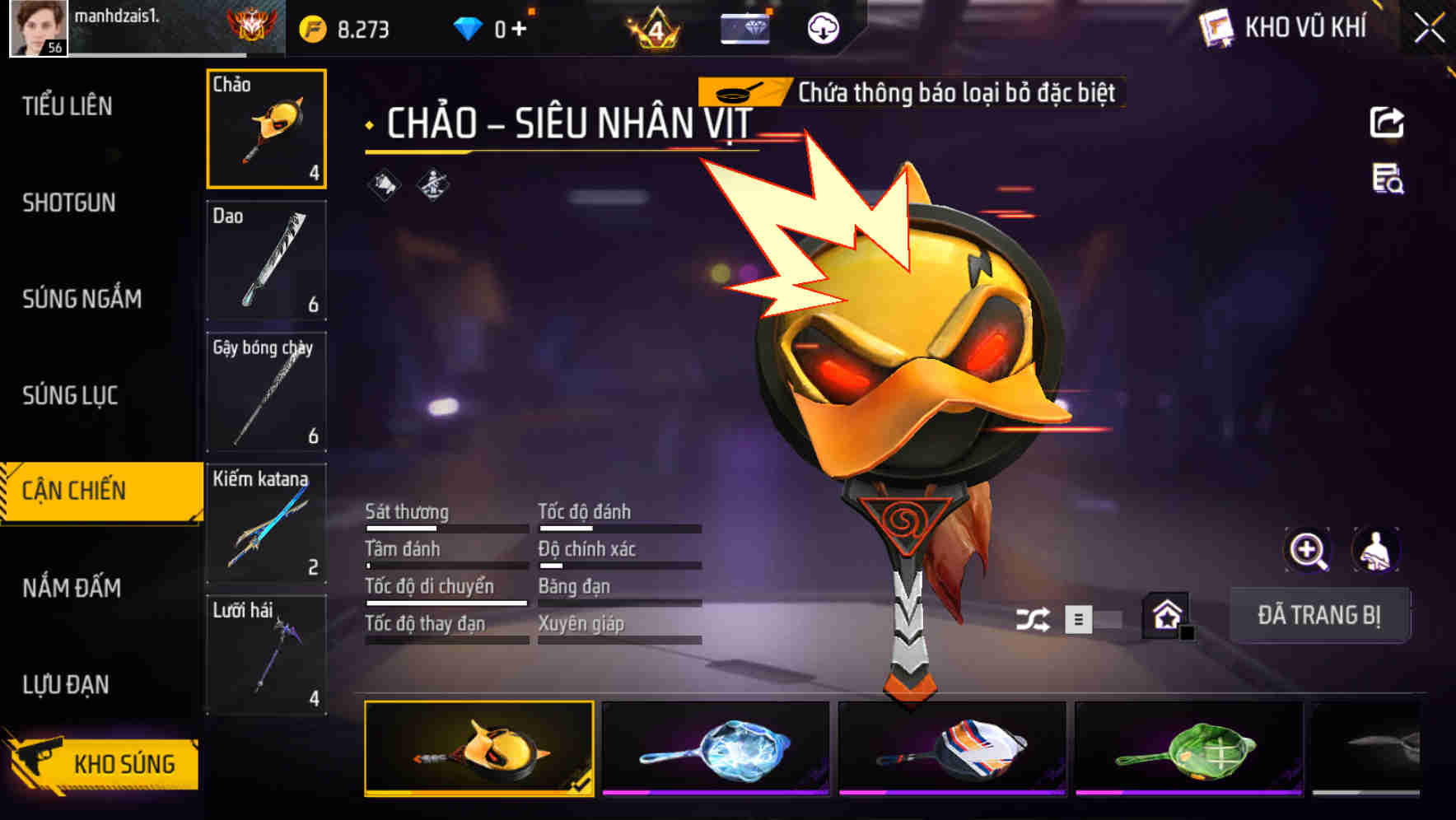Toggle the pan removal notice banner
1456x820 pixels.
[x=906, y=92]
